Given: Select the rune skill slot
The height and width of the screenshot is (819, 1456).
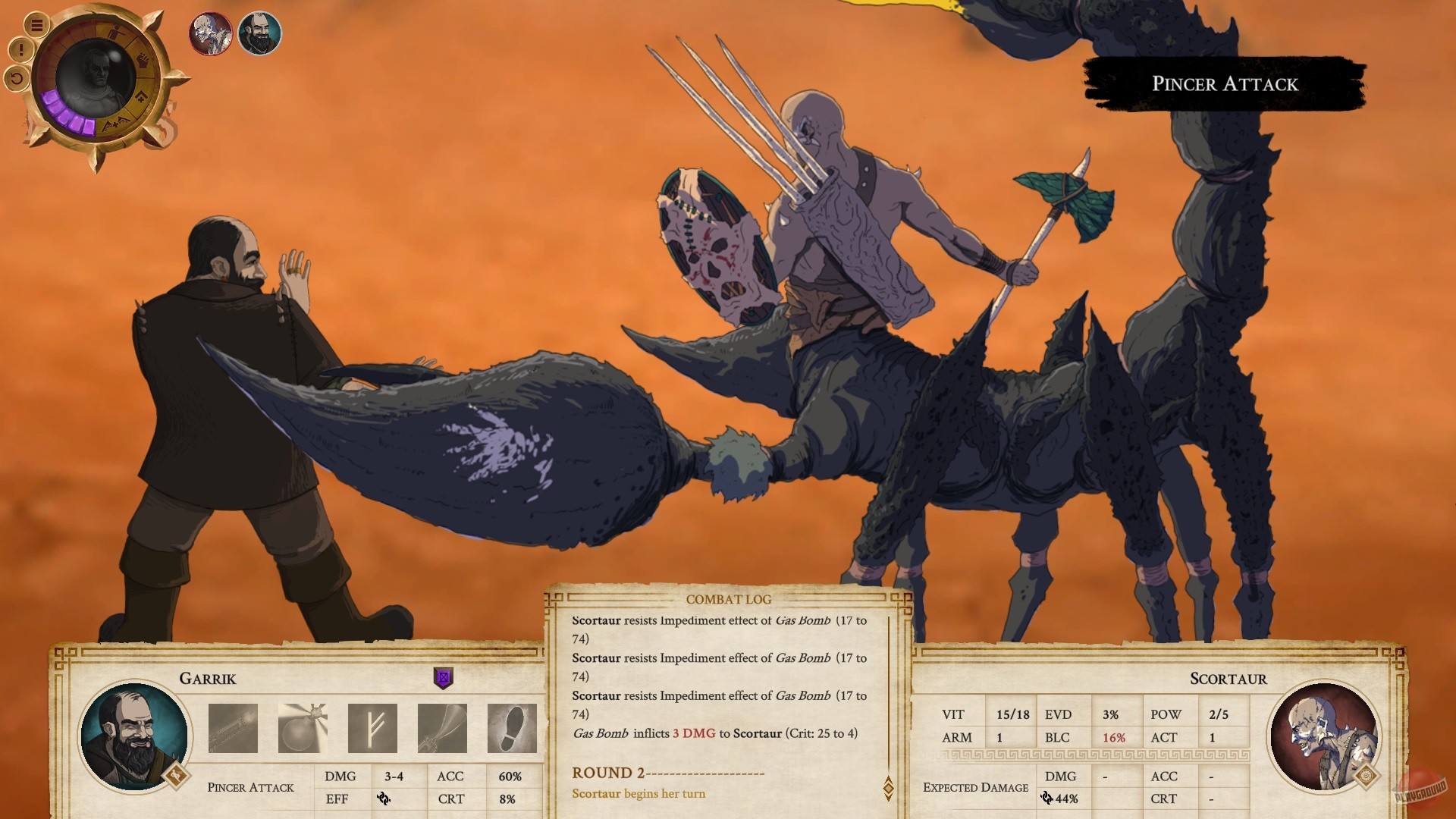Looking at the screenshot, I should [x=372, y=727].
